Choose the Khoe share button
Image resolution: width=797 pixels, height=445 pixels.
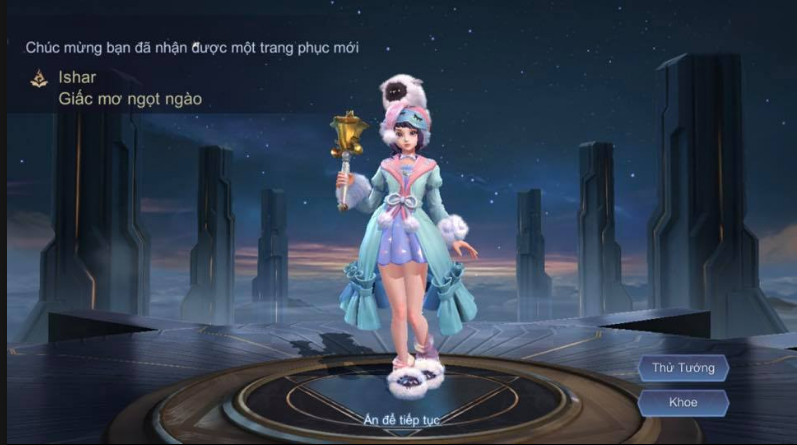(x=683, y=402)
